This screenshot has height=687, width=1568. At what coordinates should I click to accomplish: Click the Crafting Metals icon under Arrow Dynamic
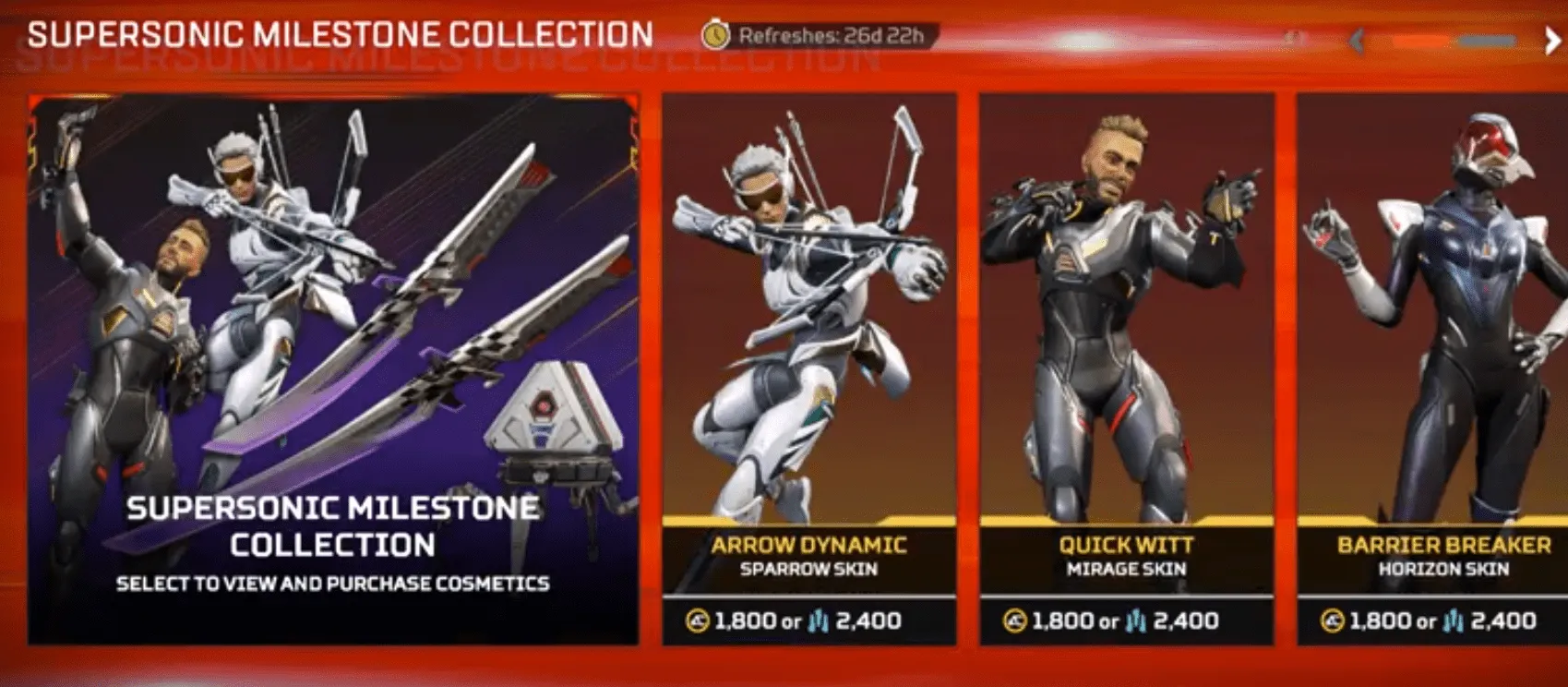(x=818, y=621)
